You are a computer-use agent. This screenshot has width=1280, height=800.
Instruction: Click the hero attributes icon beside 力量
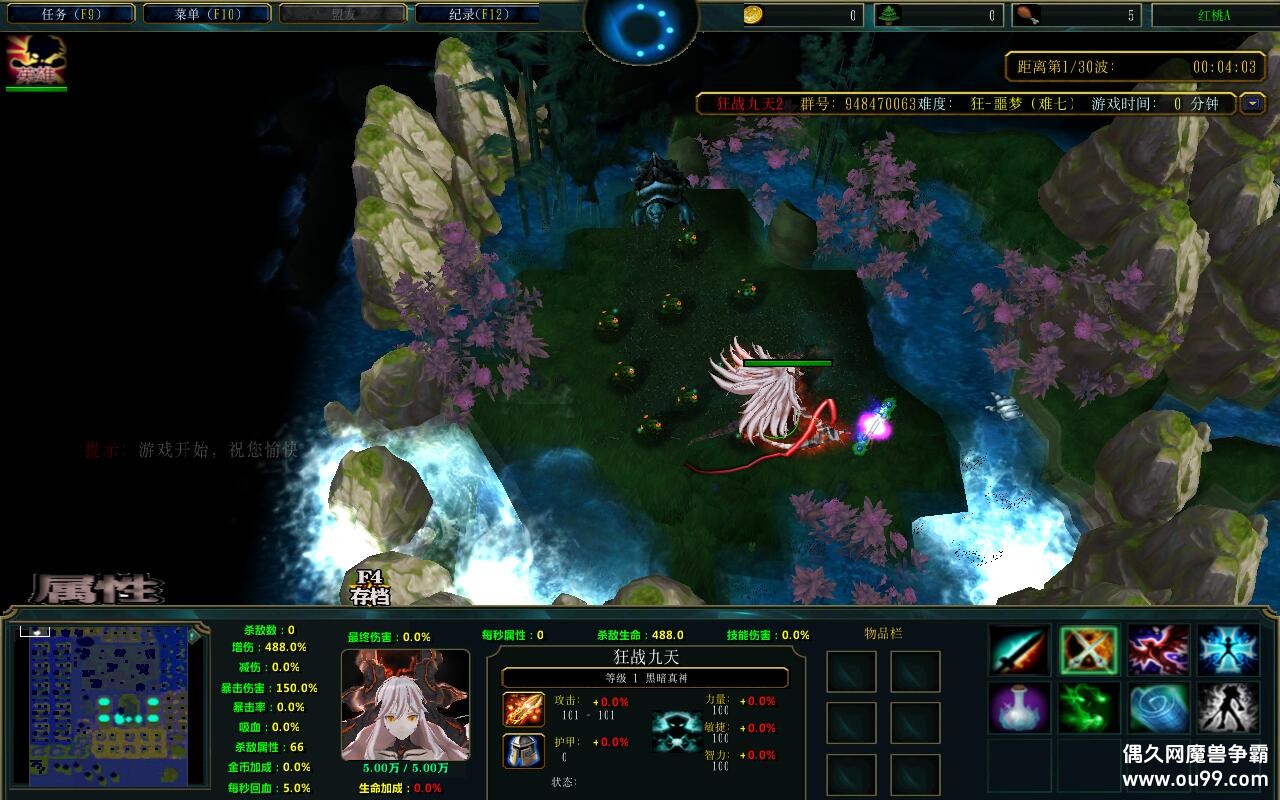pos(676,731)
